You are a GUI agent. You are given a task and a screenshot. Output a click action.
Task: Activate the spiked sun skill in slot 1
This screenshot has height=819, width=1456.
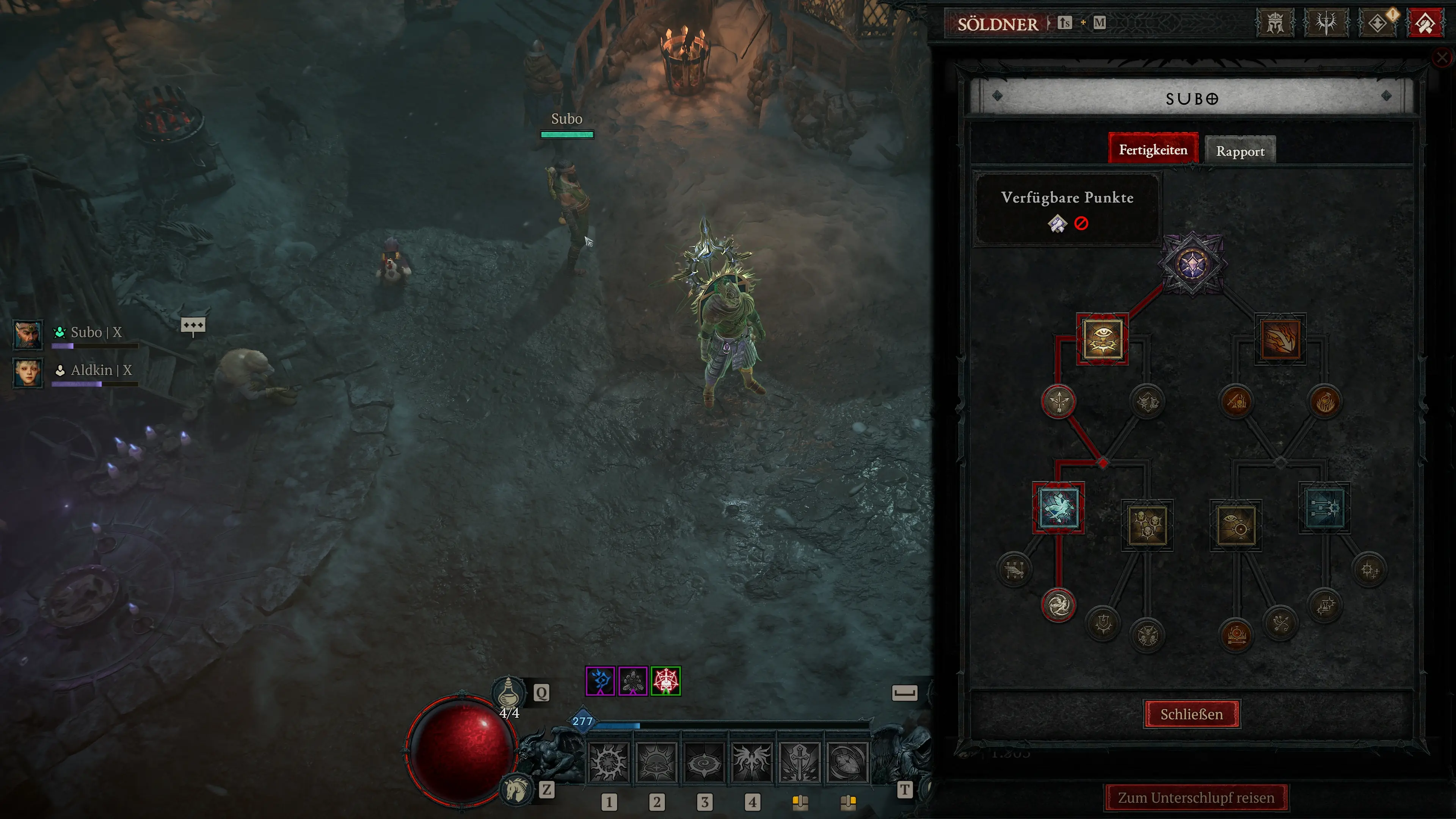[608, 761]
